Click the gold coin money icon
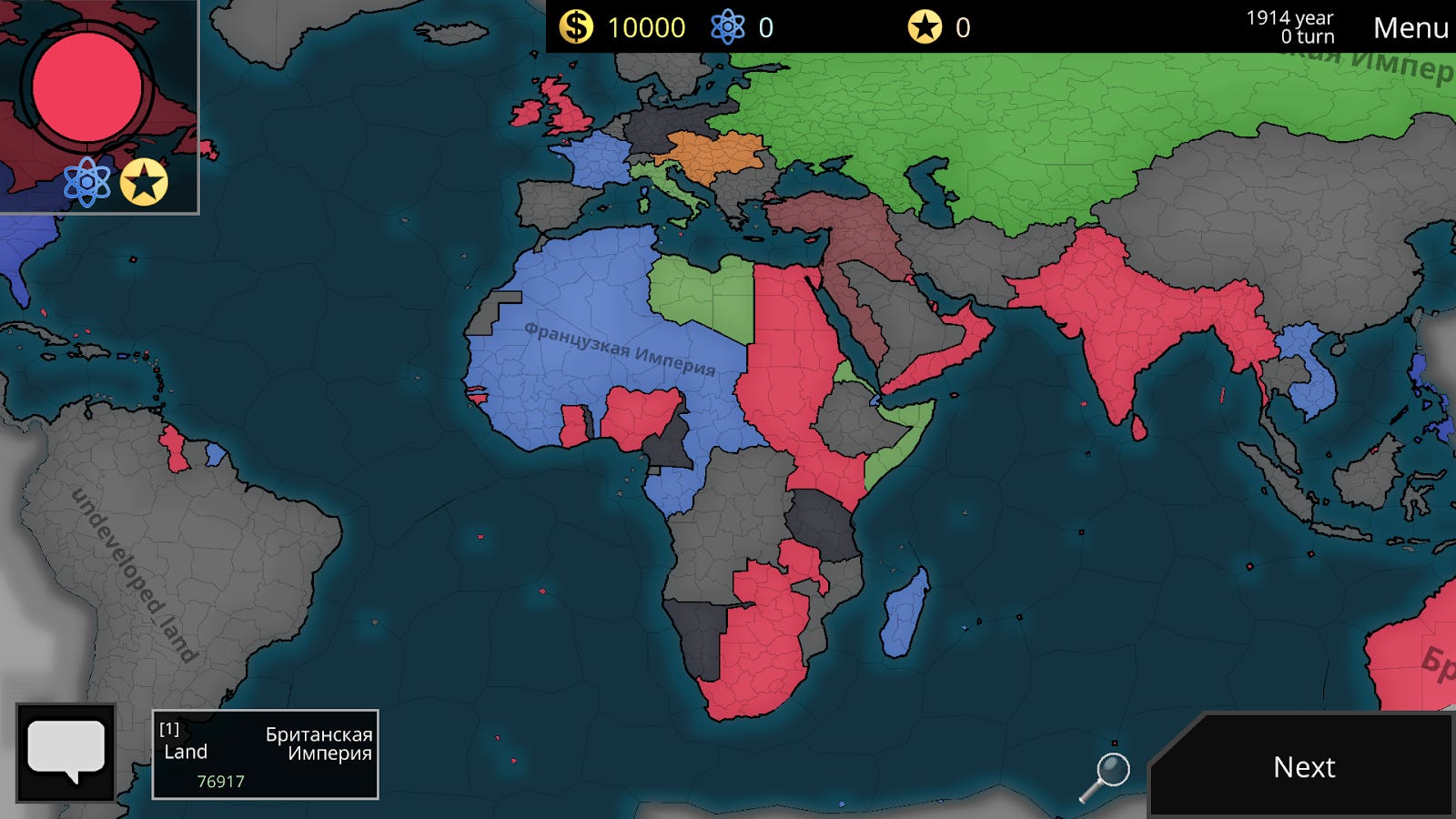Screen dimensions: 1456x819 coord(575,25)
